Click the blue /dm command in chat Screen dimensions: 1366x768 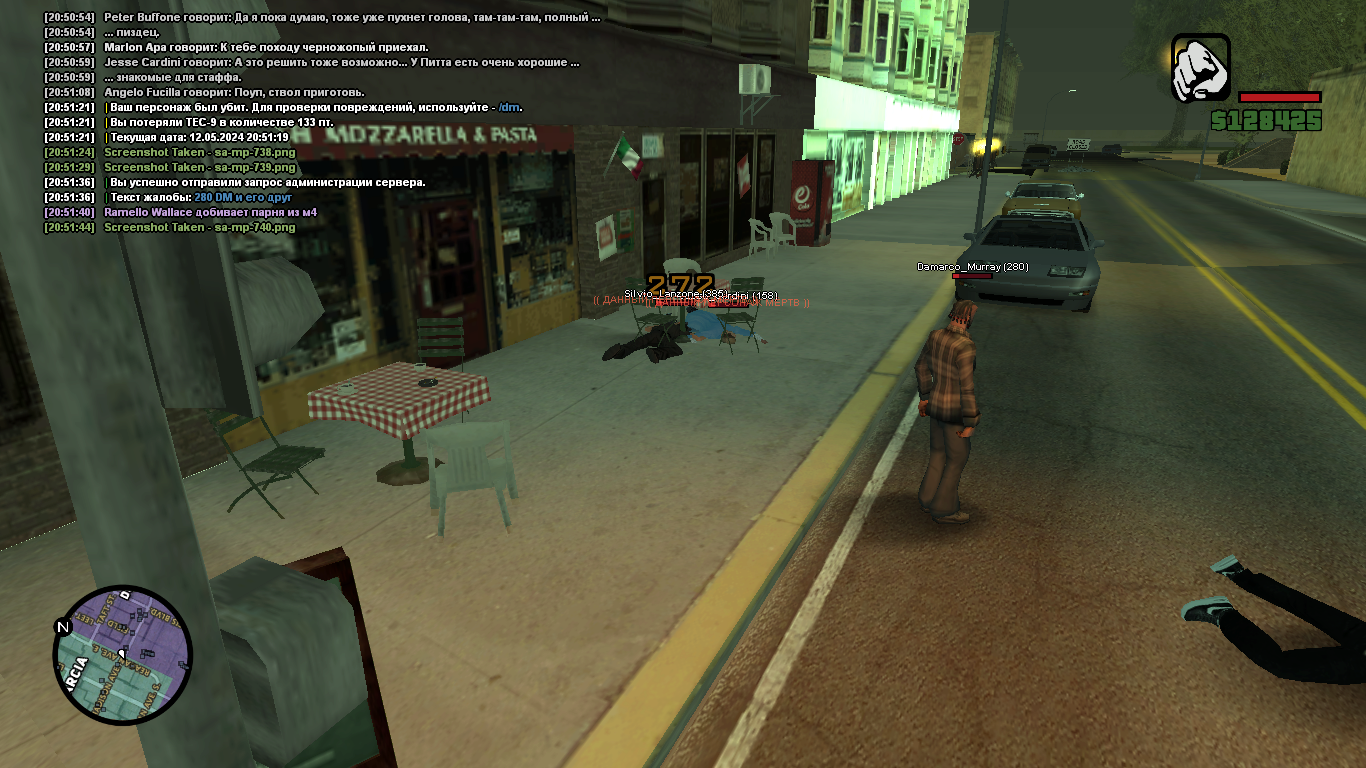509,108
